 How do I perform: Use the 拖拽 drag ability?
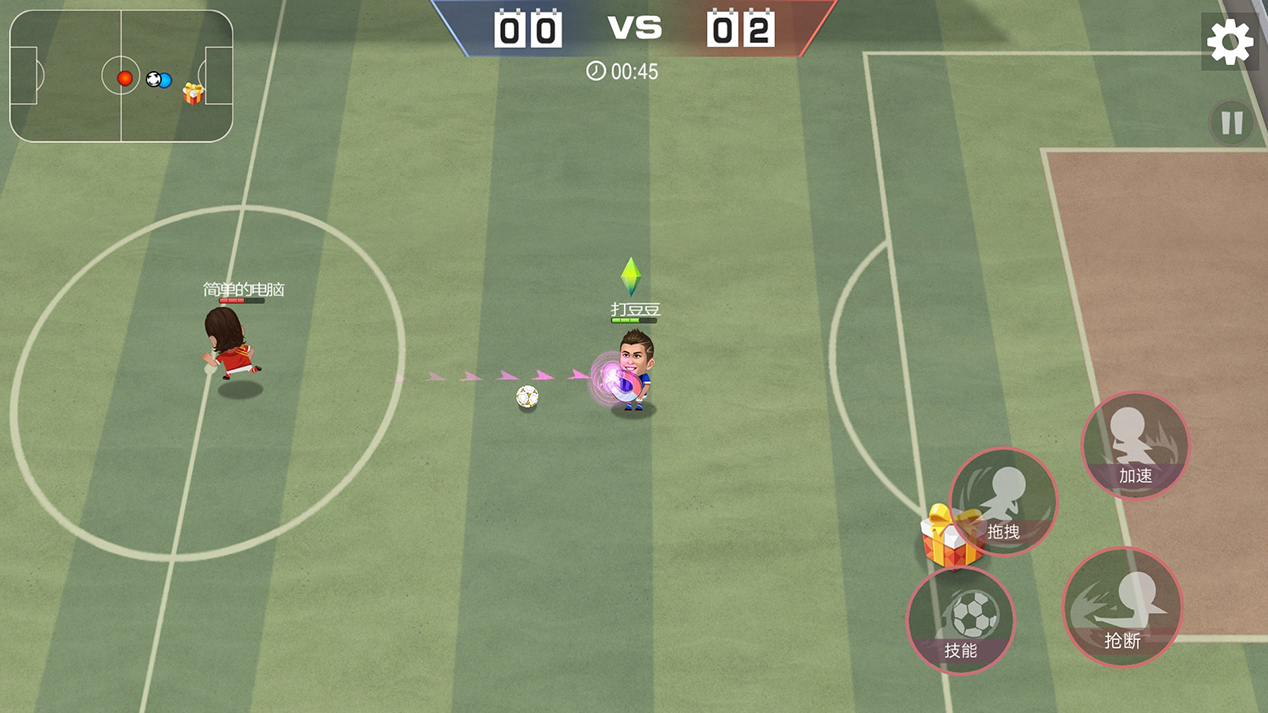point(1004,502)
